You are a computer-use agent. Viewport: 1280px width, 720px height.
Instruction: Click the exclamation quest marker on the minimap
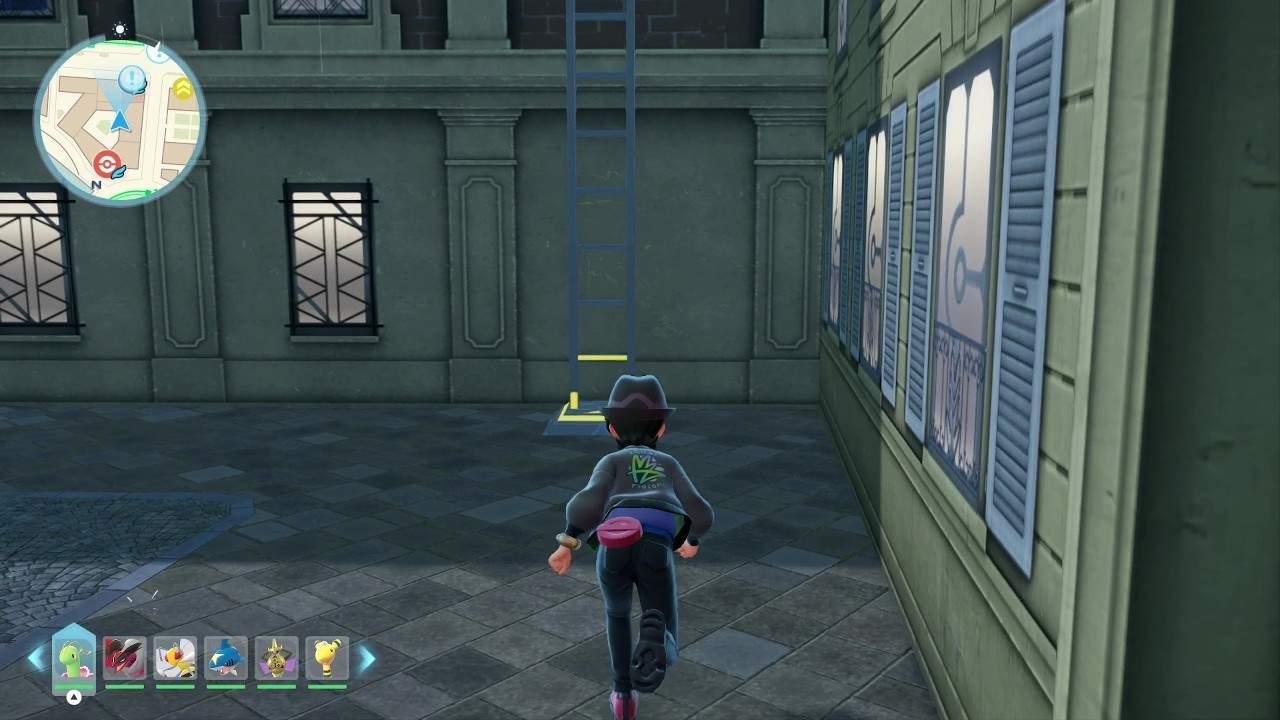(x=131, y=78)
